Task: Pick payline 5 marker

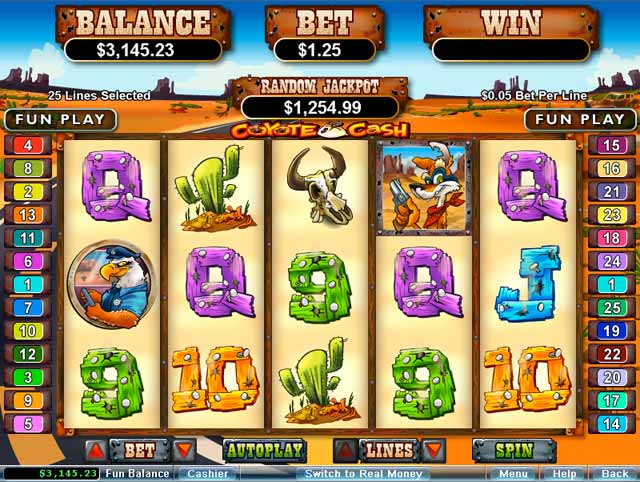Action: click(27, 423)
